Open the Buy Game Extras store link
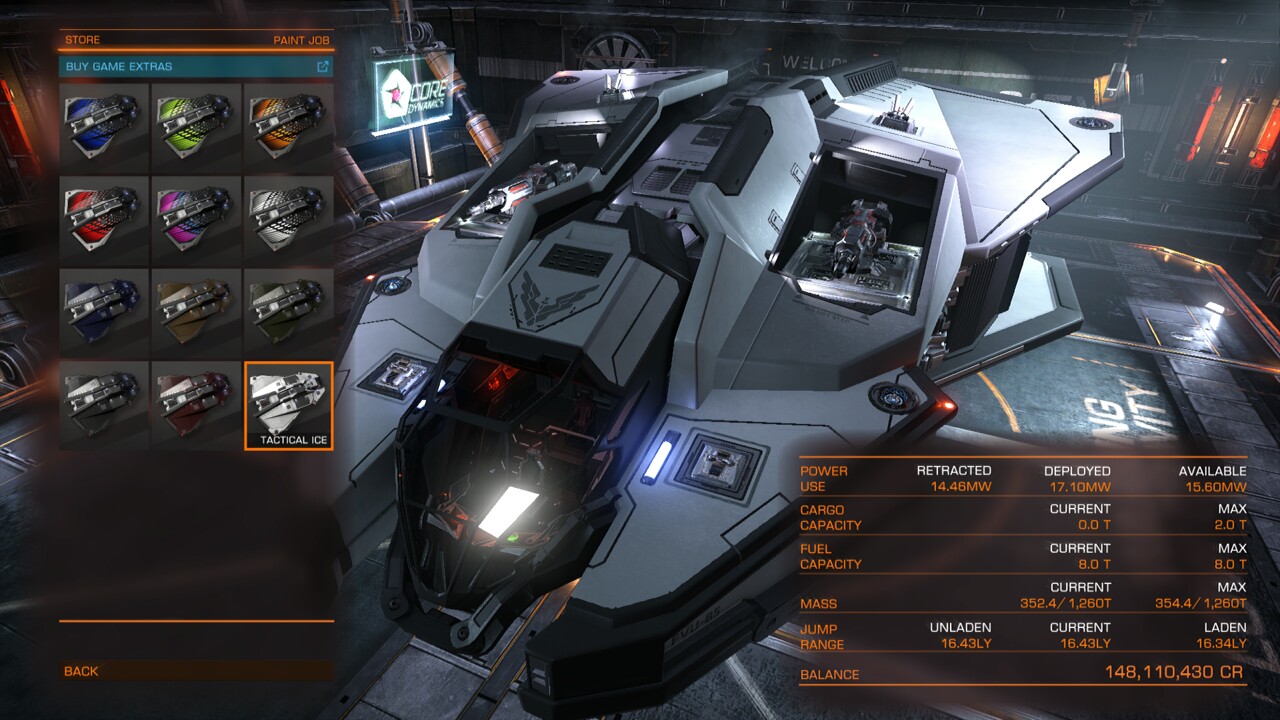 (196, 67)
